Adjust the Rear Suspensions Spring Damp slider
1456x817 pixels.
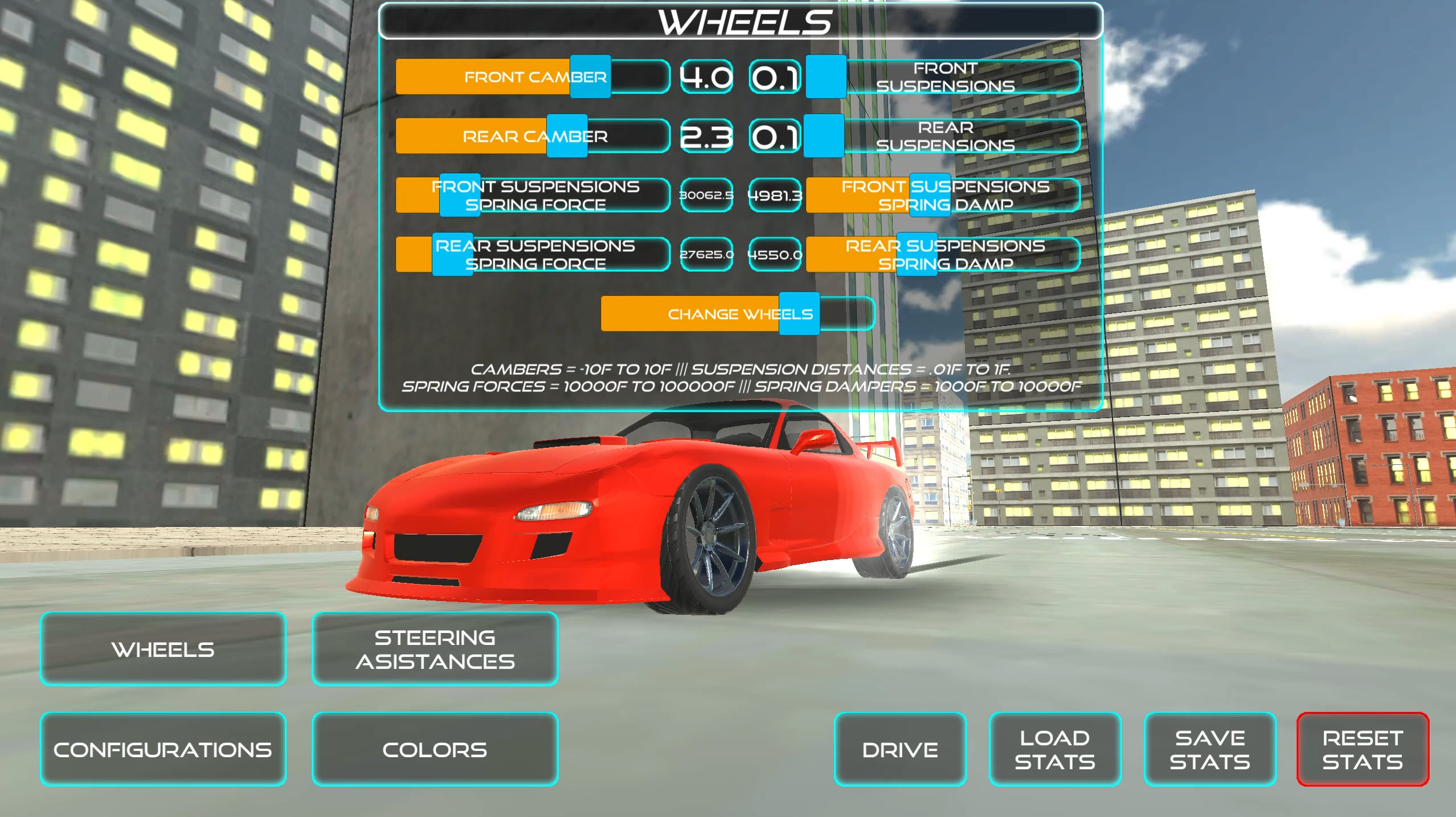917,255
